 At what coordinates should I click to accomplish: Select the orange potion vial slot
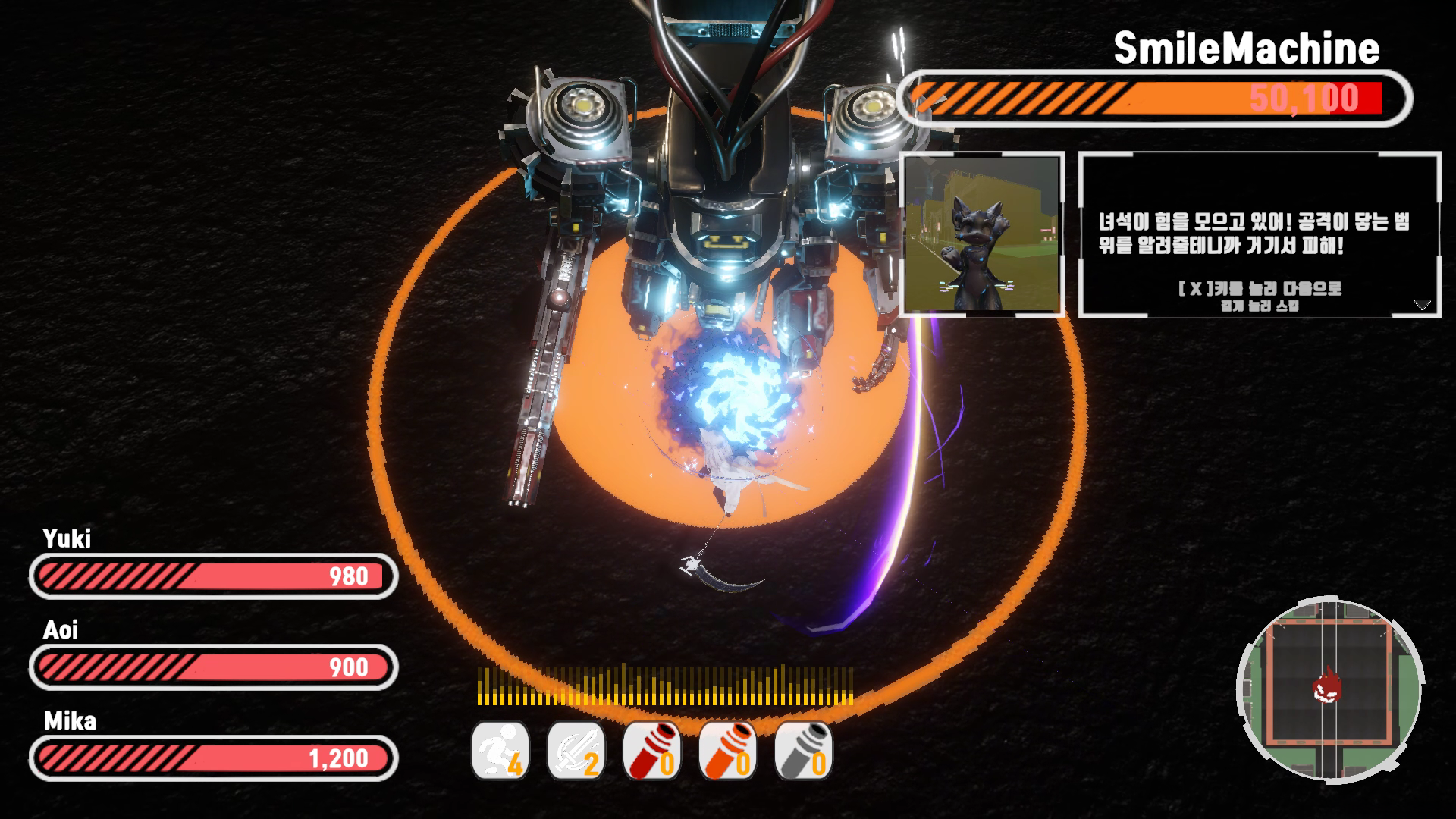728,751
